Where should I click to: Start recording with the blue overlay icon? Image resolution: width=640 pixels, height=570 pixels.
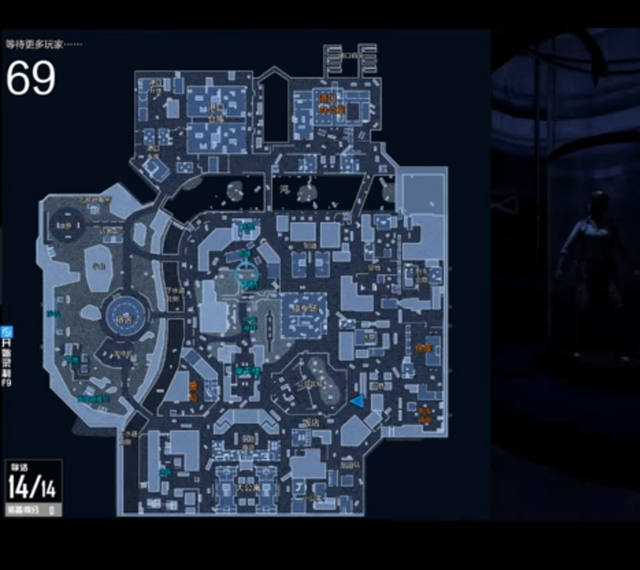point(6,331)
